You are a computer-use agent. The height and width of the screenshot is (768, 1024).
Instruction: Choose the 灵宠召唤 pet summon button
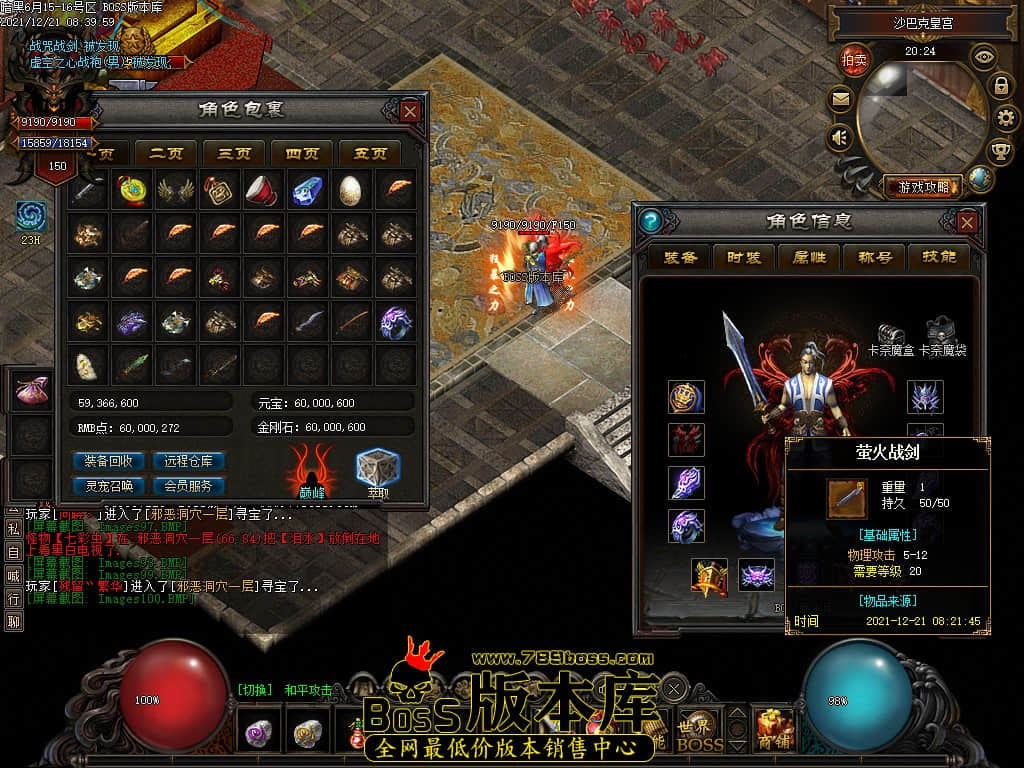pos(109,486)
